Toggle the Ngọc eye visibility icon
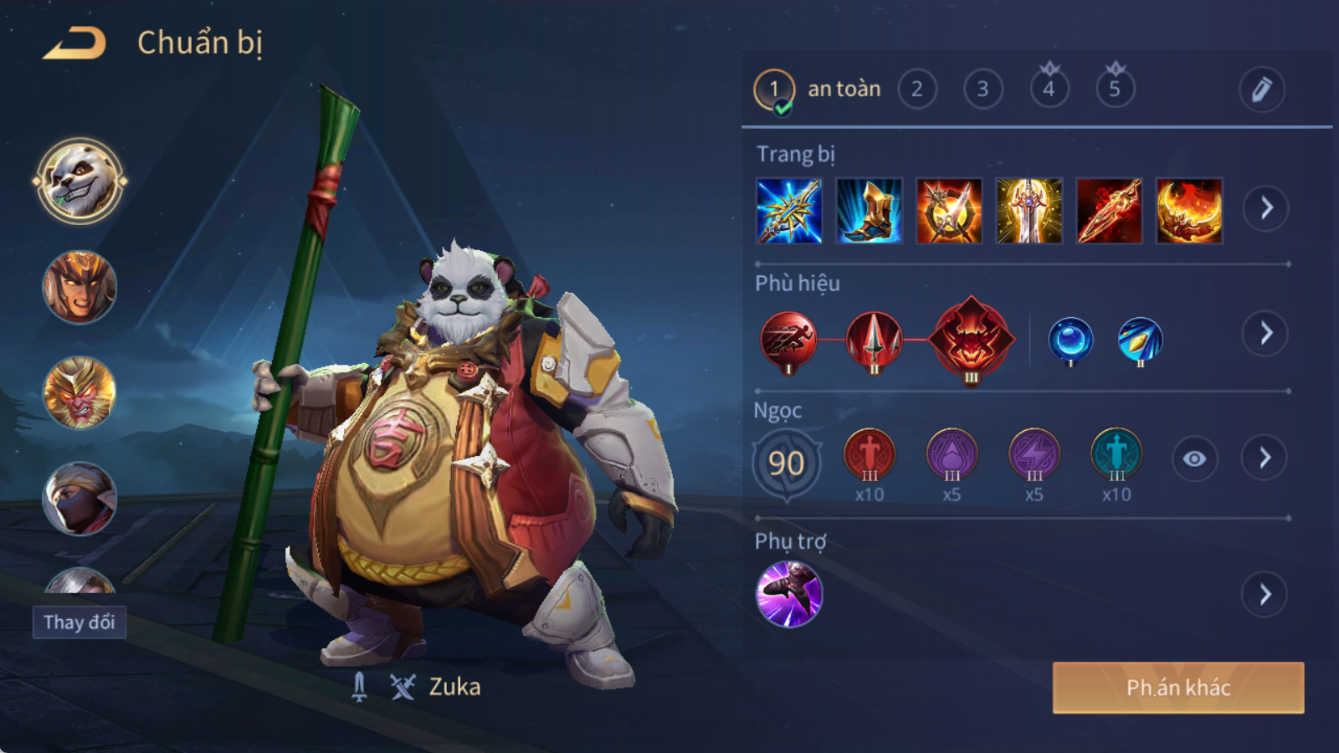 (x=1194, y=459)
